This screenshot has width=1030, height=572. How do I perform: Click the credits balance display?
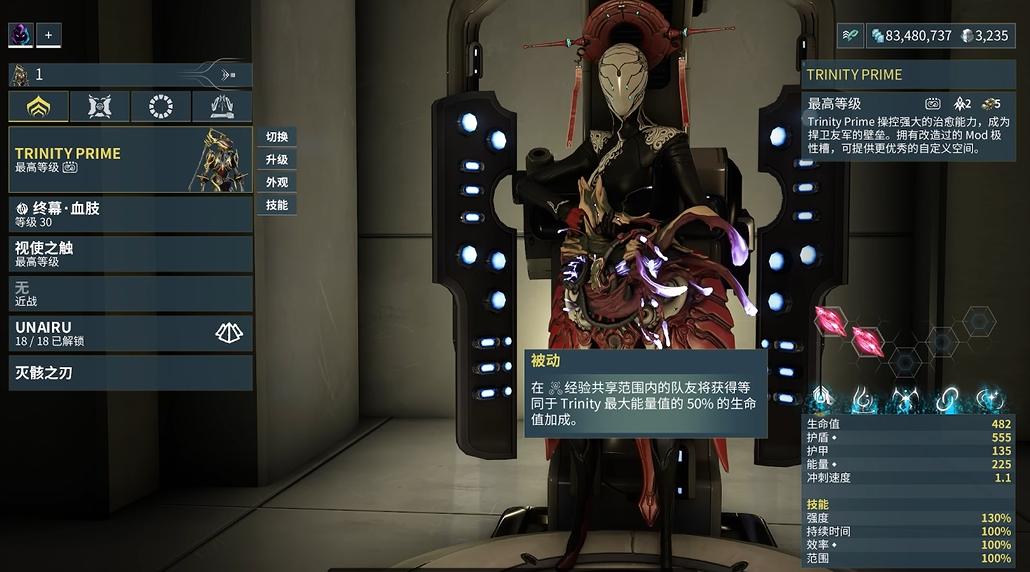911,35
